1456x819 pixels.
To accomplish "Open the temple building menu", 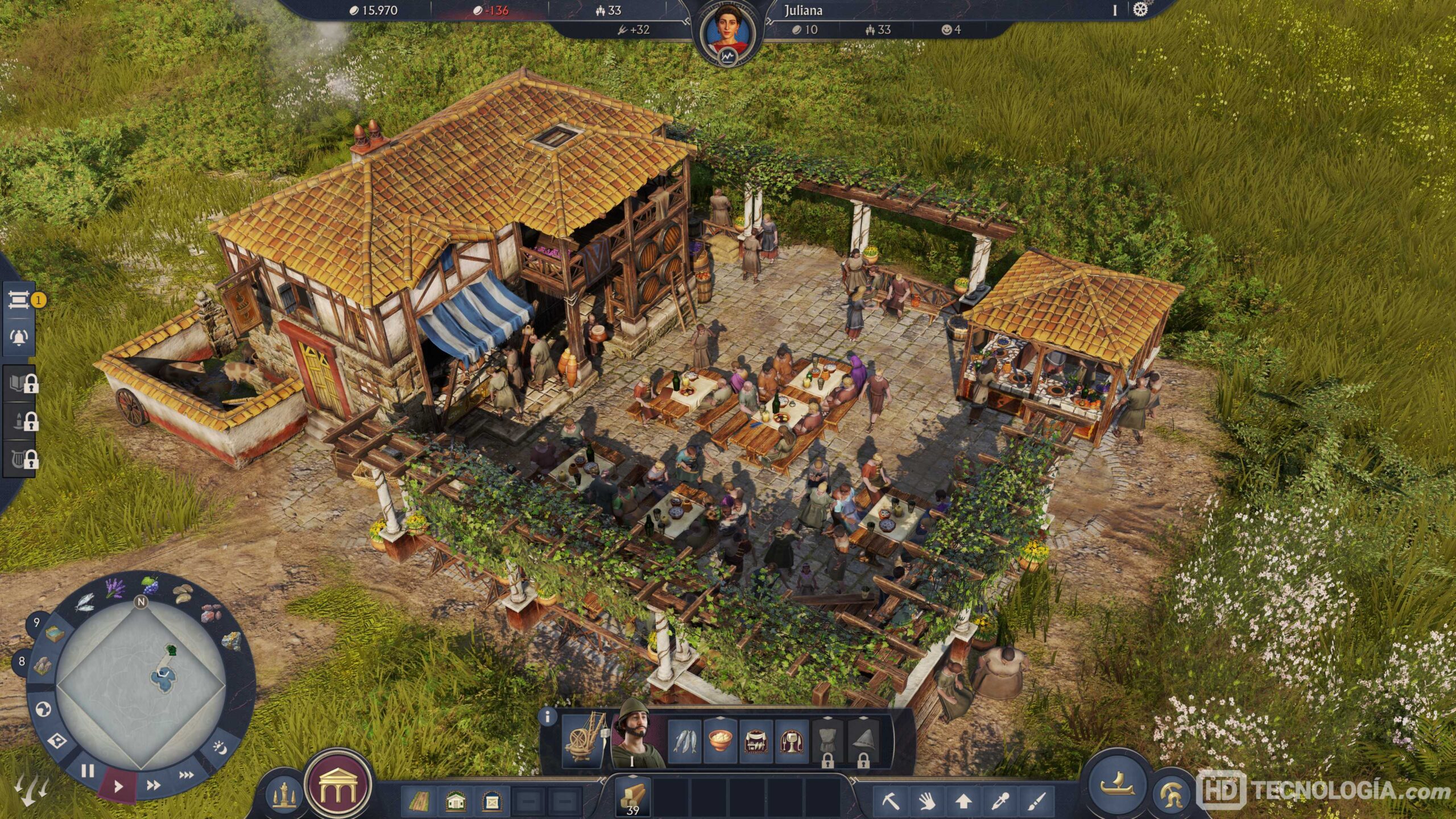I will [338, 785].
